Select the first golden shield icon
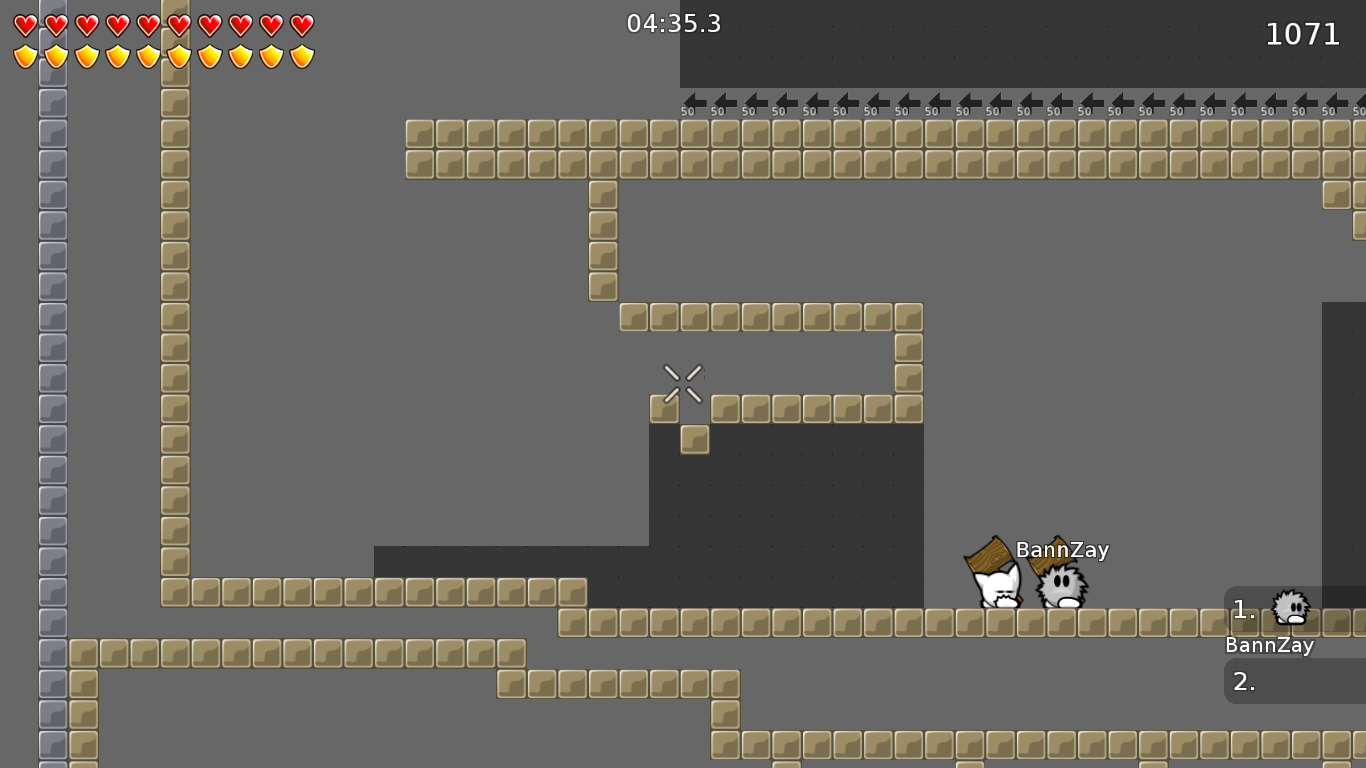 25,57
